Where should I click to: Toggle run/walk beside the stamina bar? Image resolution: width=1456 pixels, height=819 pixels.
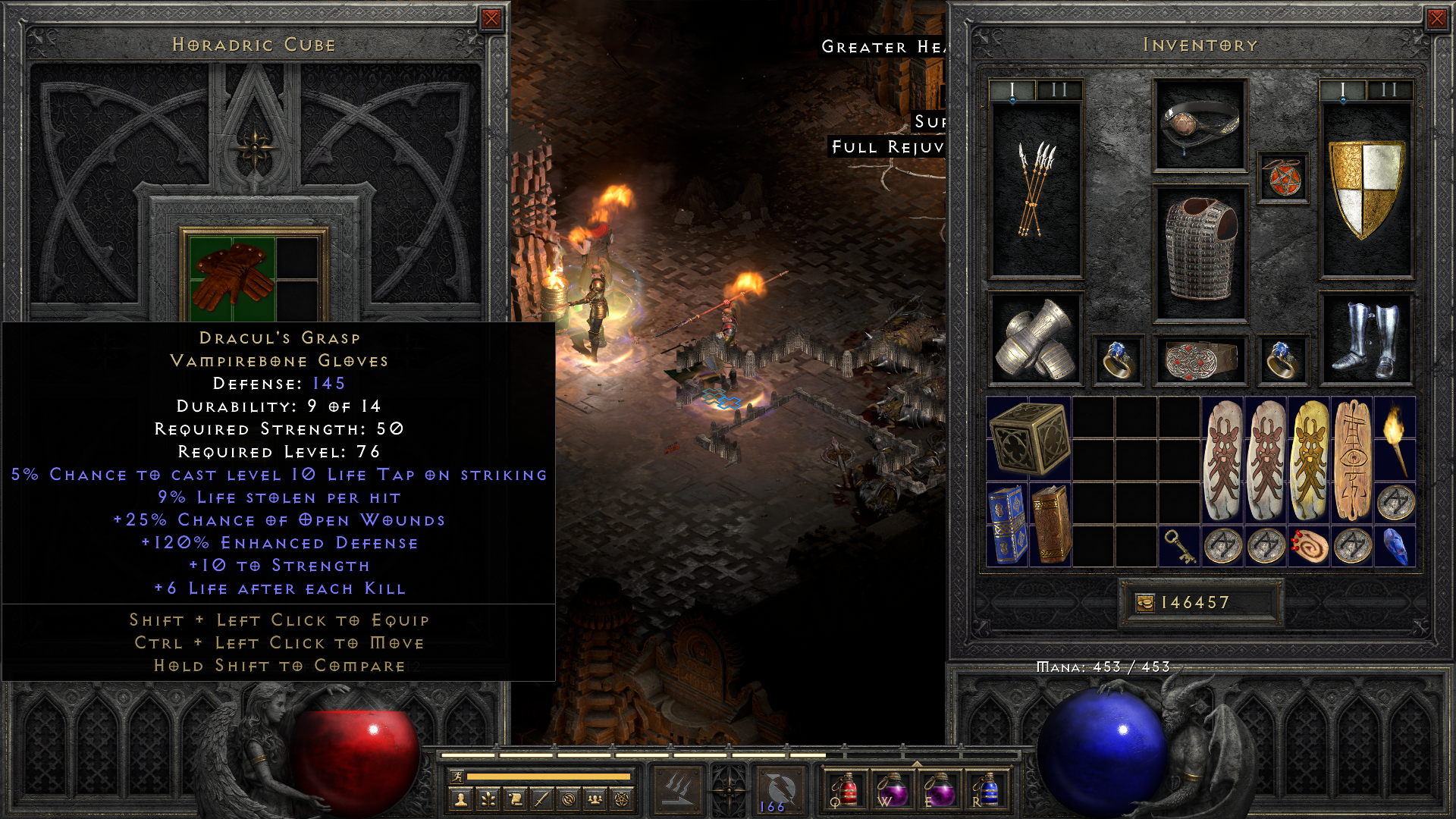(459, 777)
